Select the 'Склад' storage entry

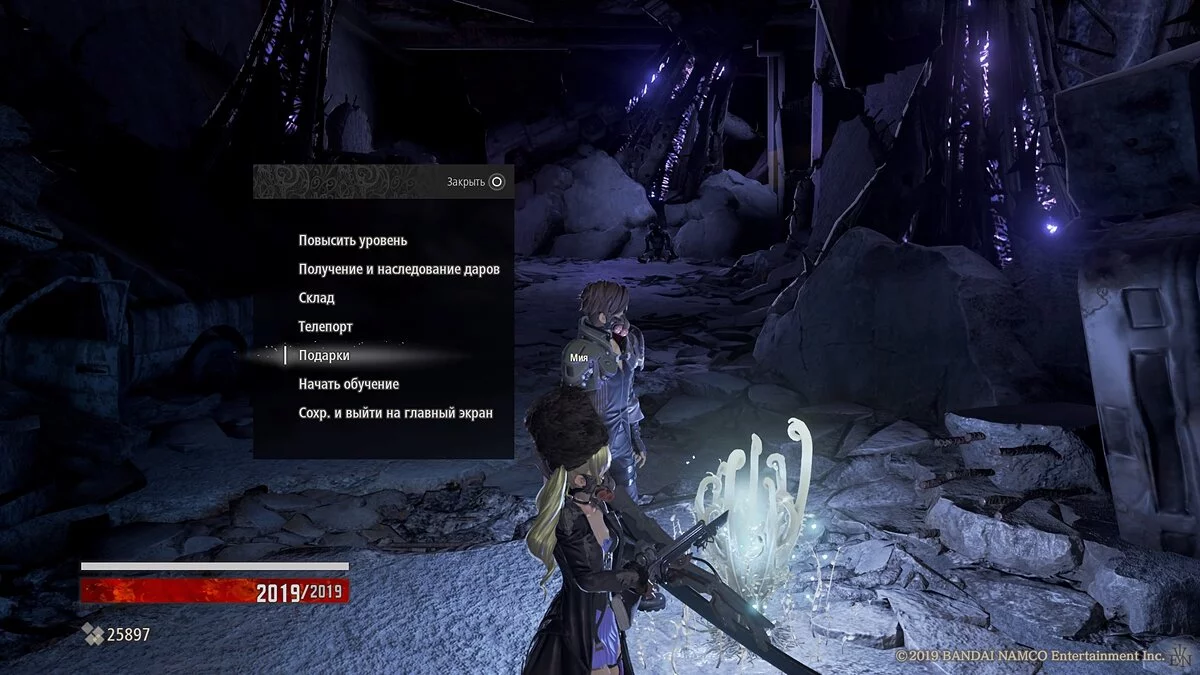(316, 298)
